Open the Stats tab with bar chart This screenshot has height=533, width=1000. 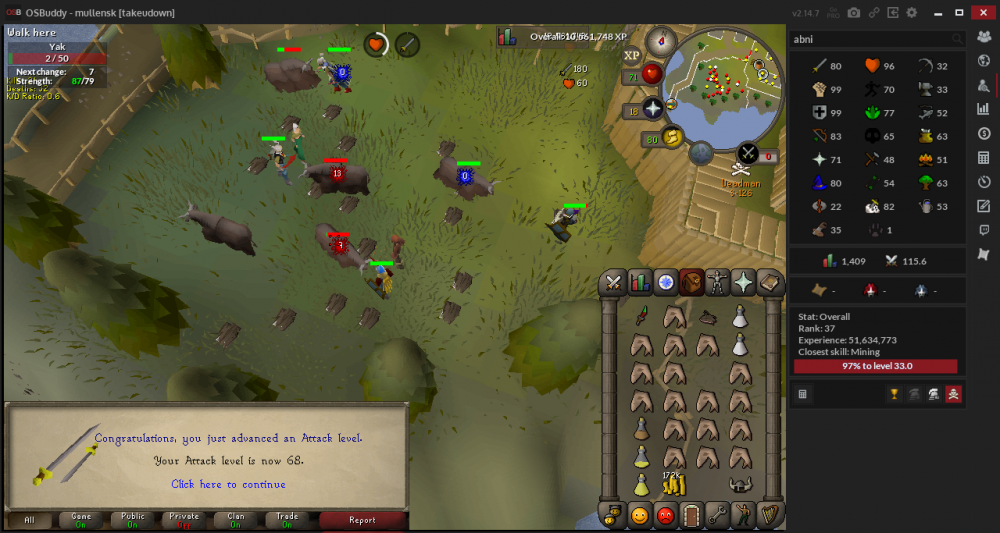[639, 283]
